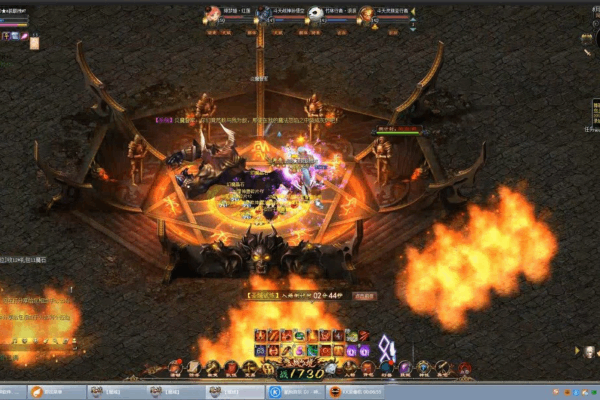
Task: Select the dark armored hero portrait
Action: tap(263, 15)
